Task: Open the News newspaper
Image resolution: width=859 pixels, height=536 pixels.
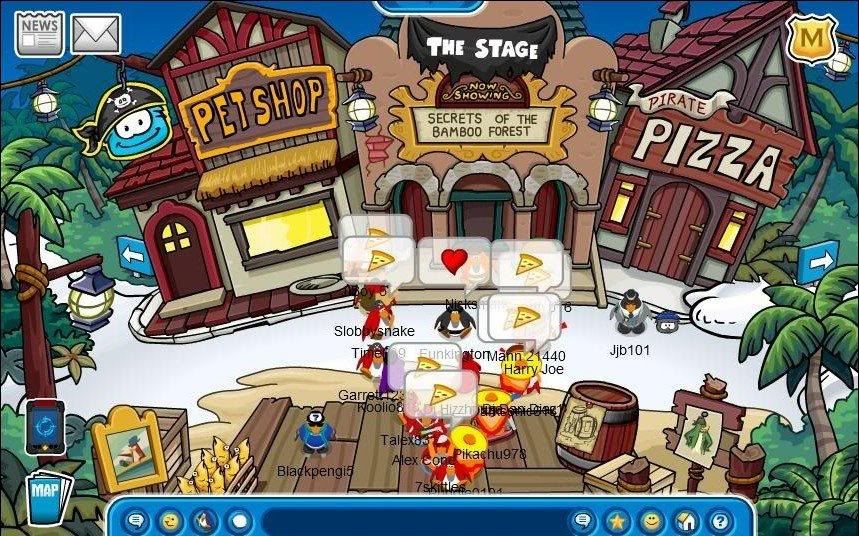Action: point(39,33)
